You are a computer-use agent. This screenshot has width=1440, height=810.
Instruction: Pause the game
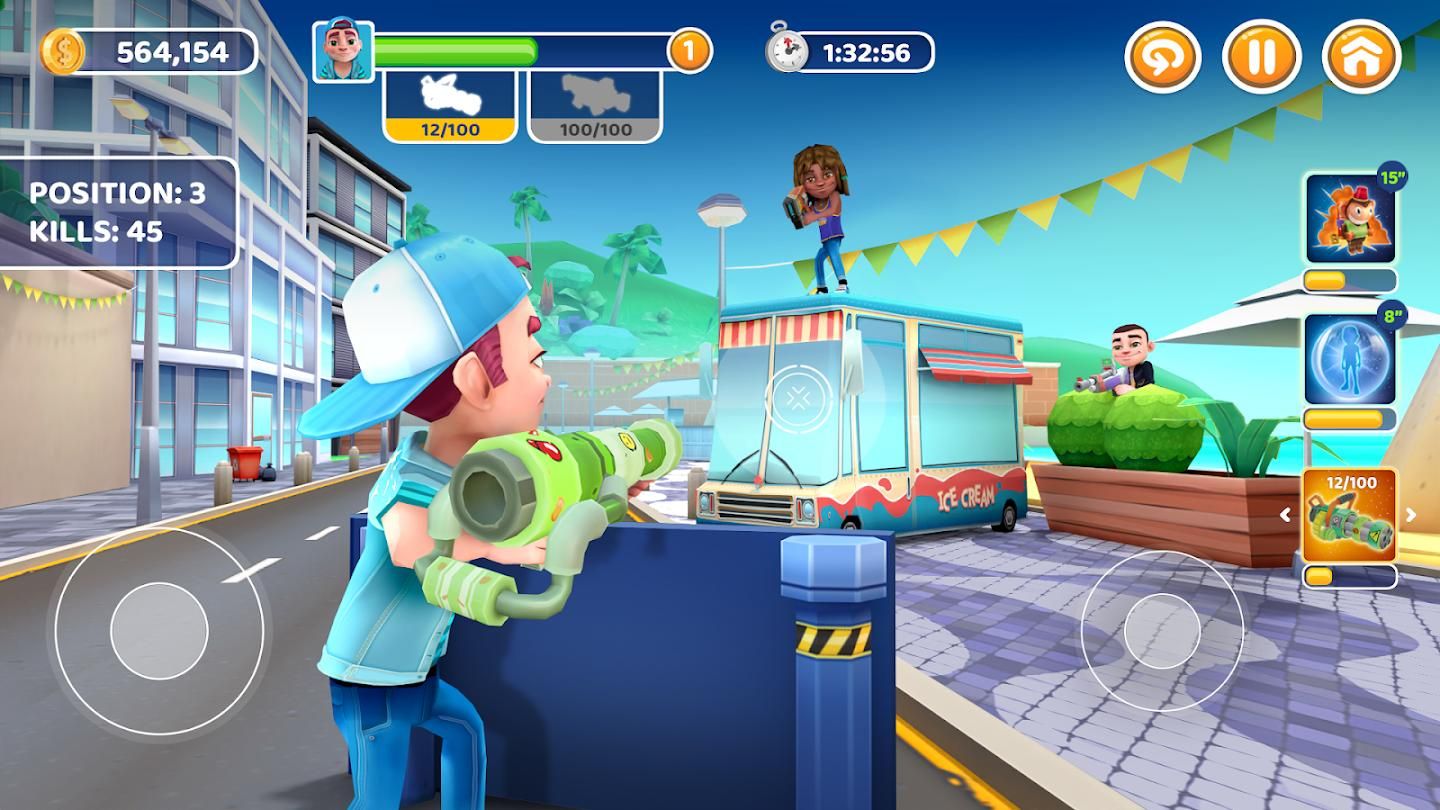tap(1262, 57)
